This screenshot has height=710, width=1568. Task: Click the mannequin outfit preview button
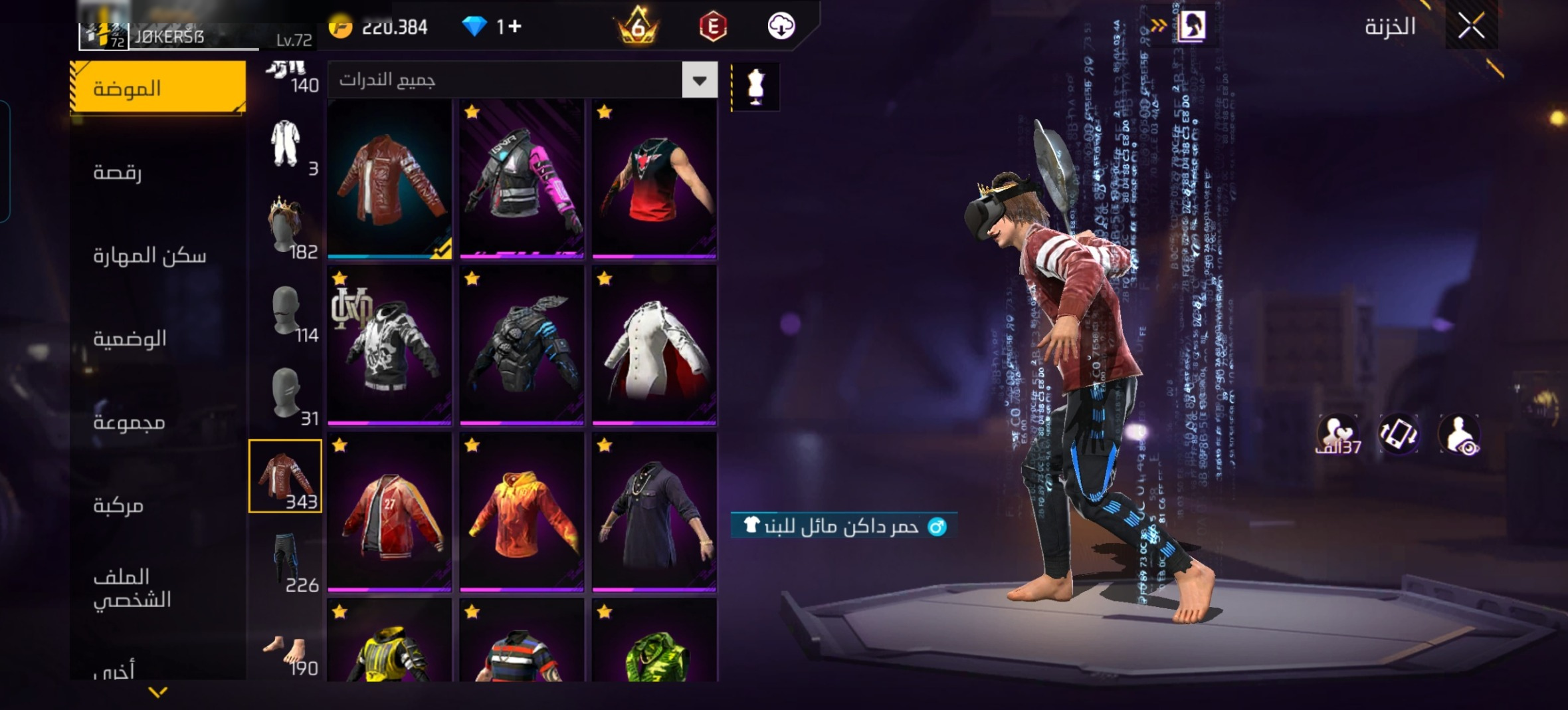[755, 86]
